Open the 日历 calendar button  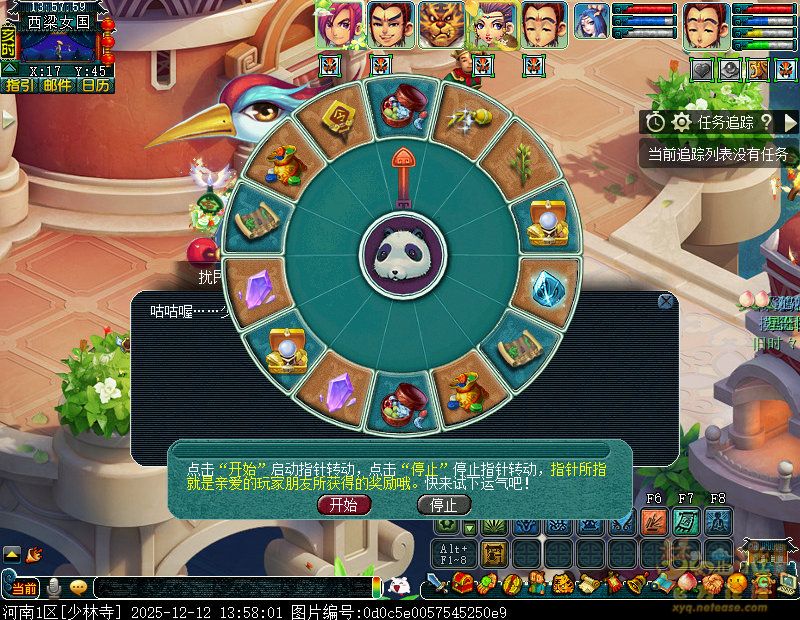pos(95,86)
